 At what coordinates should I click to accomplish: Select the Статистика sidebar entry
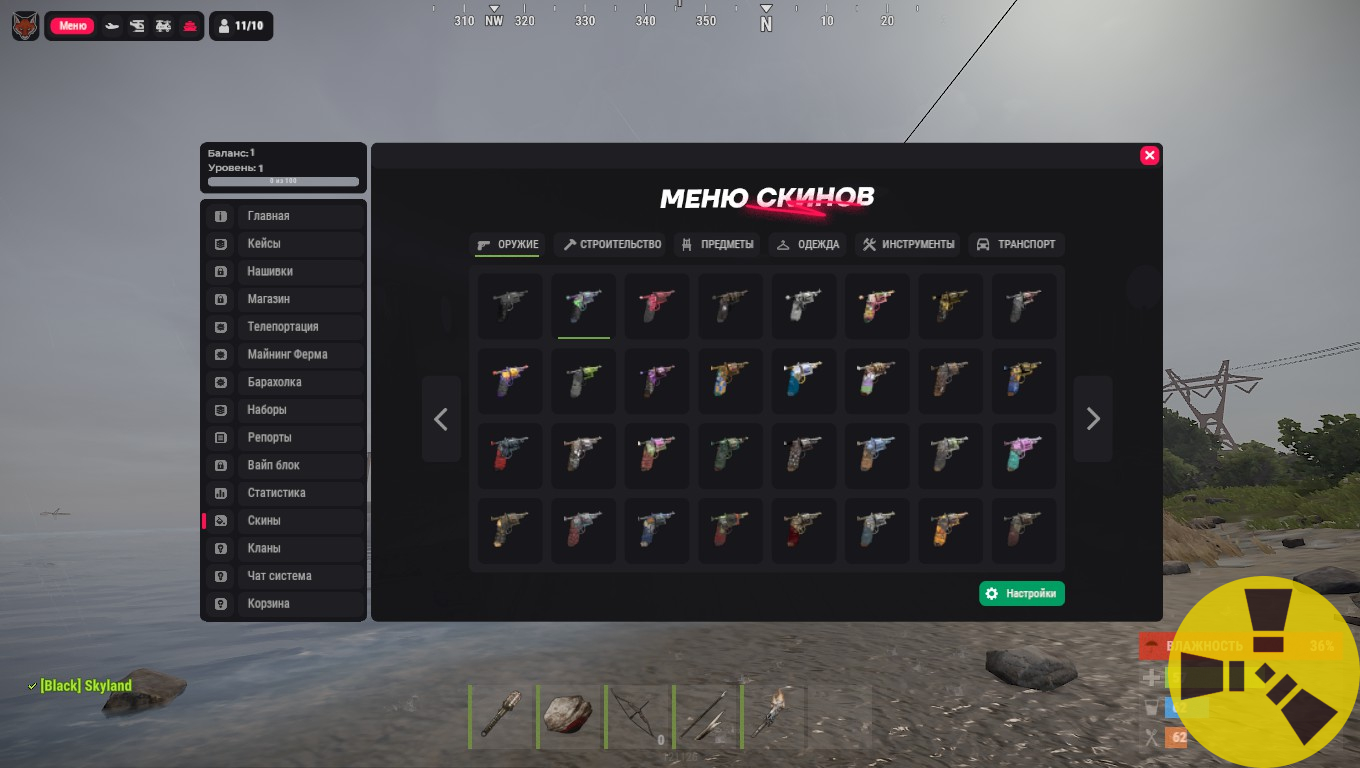pos(284,493)
